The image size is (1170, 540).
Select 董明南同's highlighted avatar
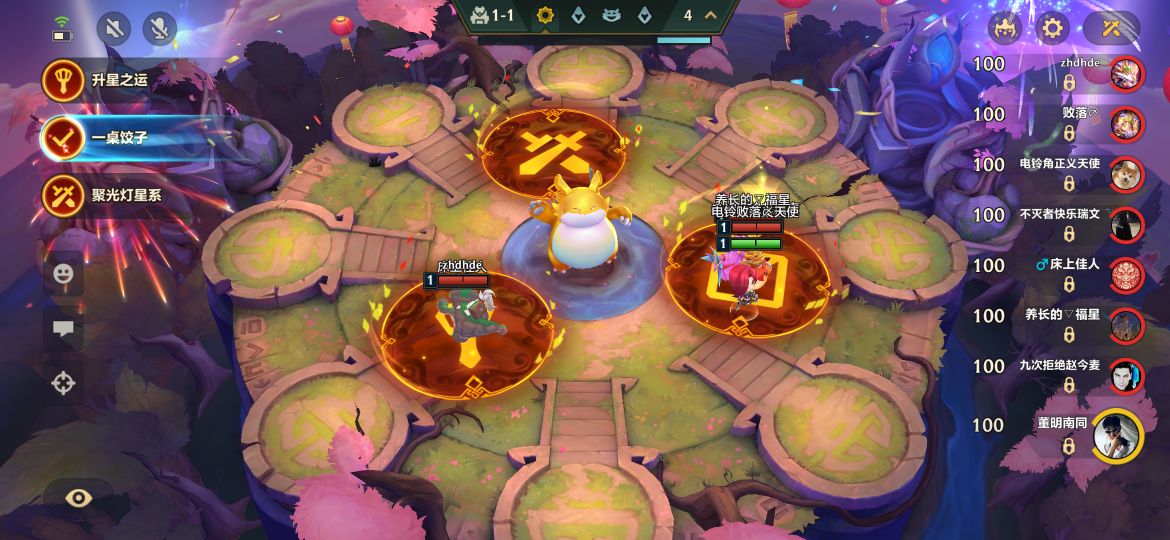tap(1117, 435)
